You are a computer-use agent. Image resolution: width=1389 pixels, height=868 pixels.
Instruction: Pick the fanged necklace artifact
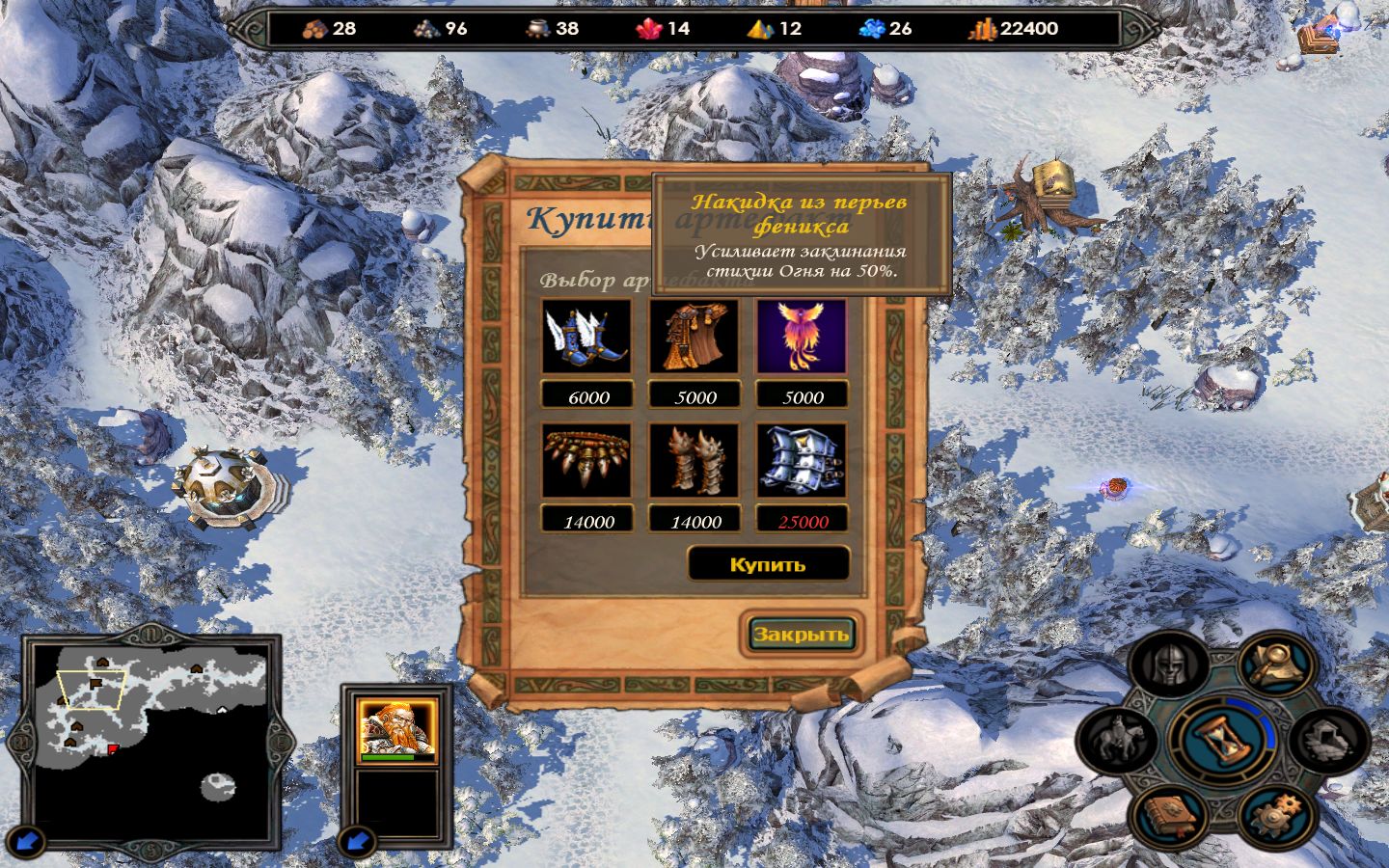(x=586, y=461)
